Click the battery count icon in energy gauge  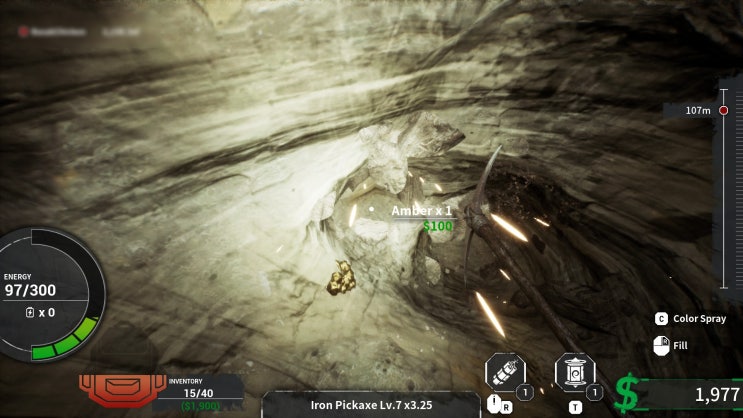click(31, 312)
